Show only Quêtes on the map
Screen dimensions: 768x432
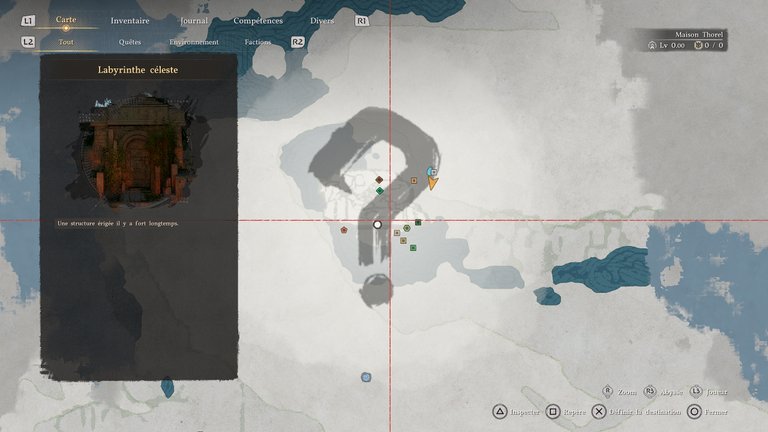click(x=130, y=42)
